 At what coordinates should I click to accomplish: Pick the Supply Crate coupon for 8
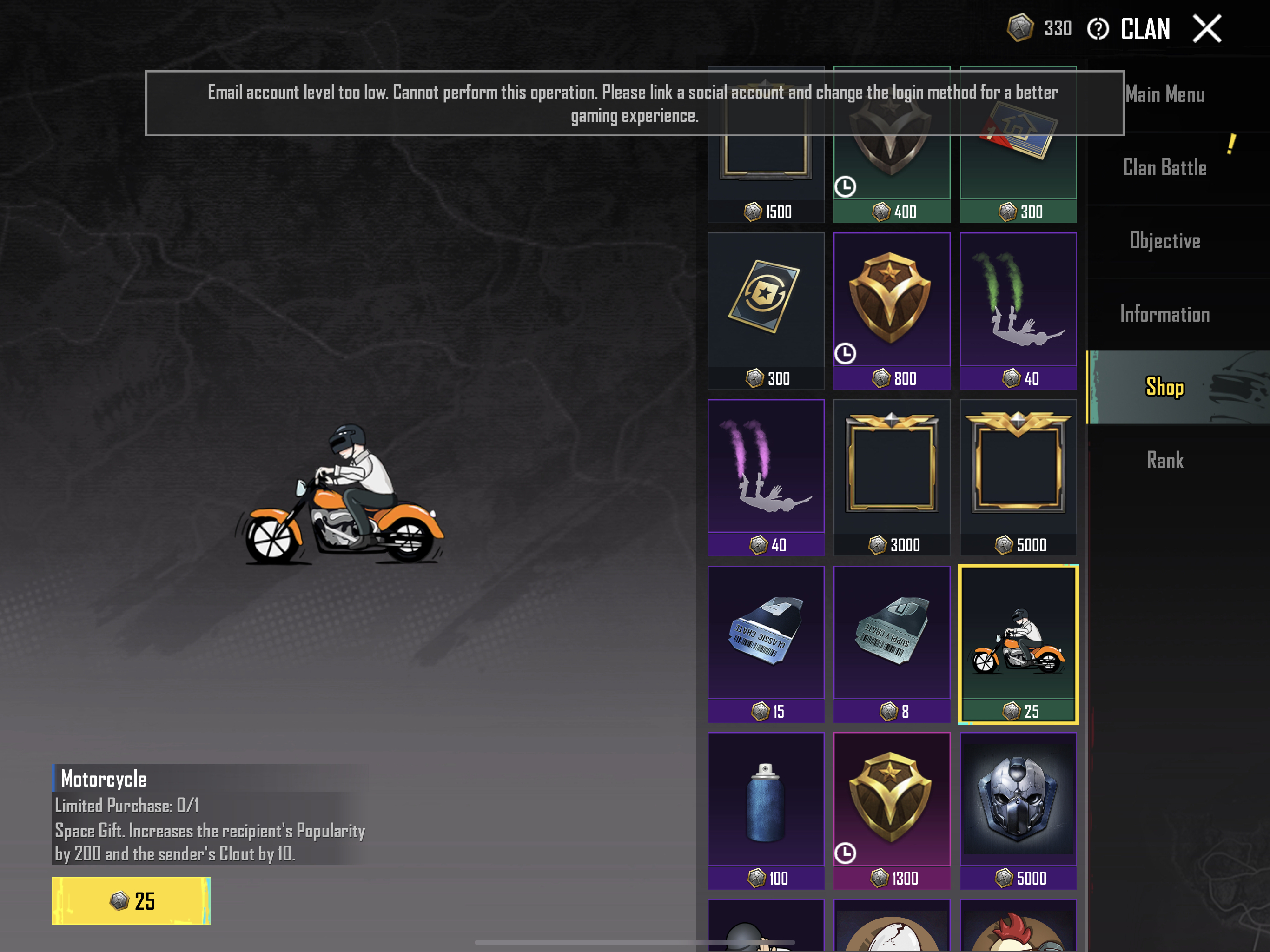(892, 644)
